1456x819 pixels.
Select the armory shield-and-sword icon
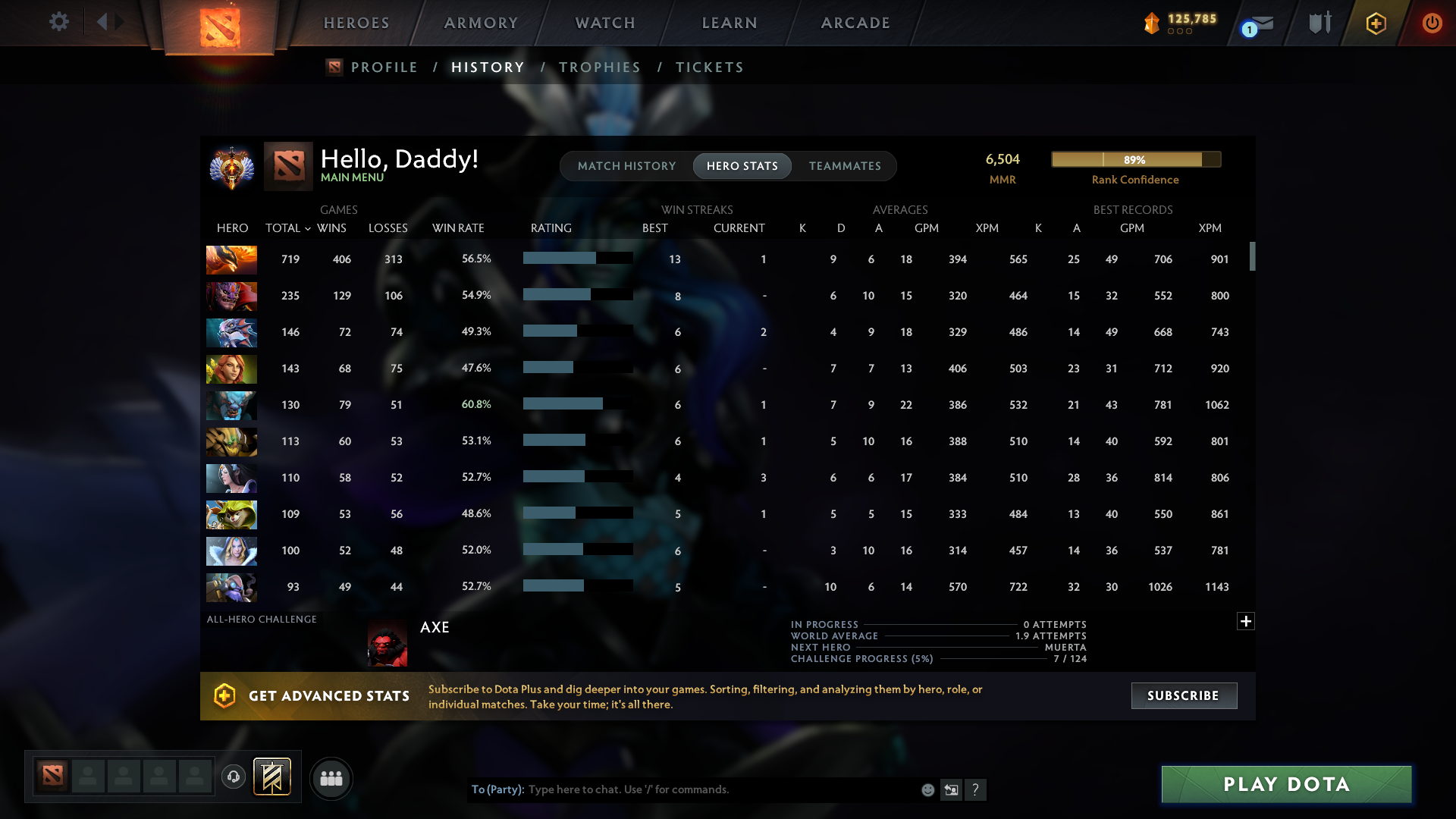(1319, 23)
